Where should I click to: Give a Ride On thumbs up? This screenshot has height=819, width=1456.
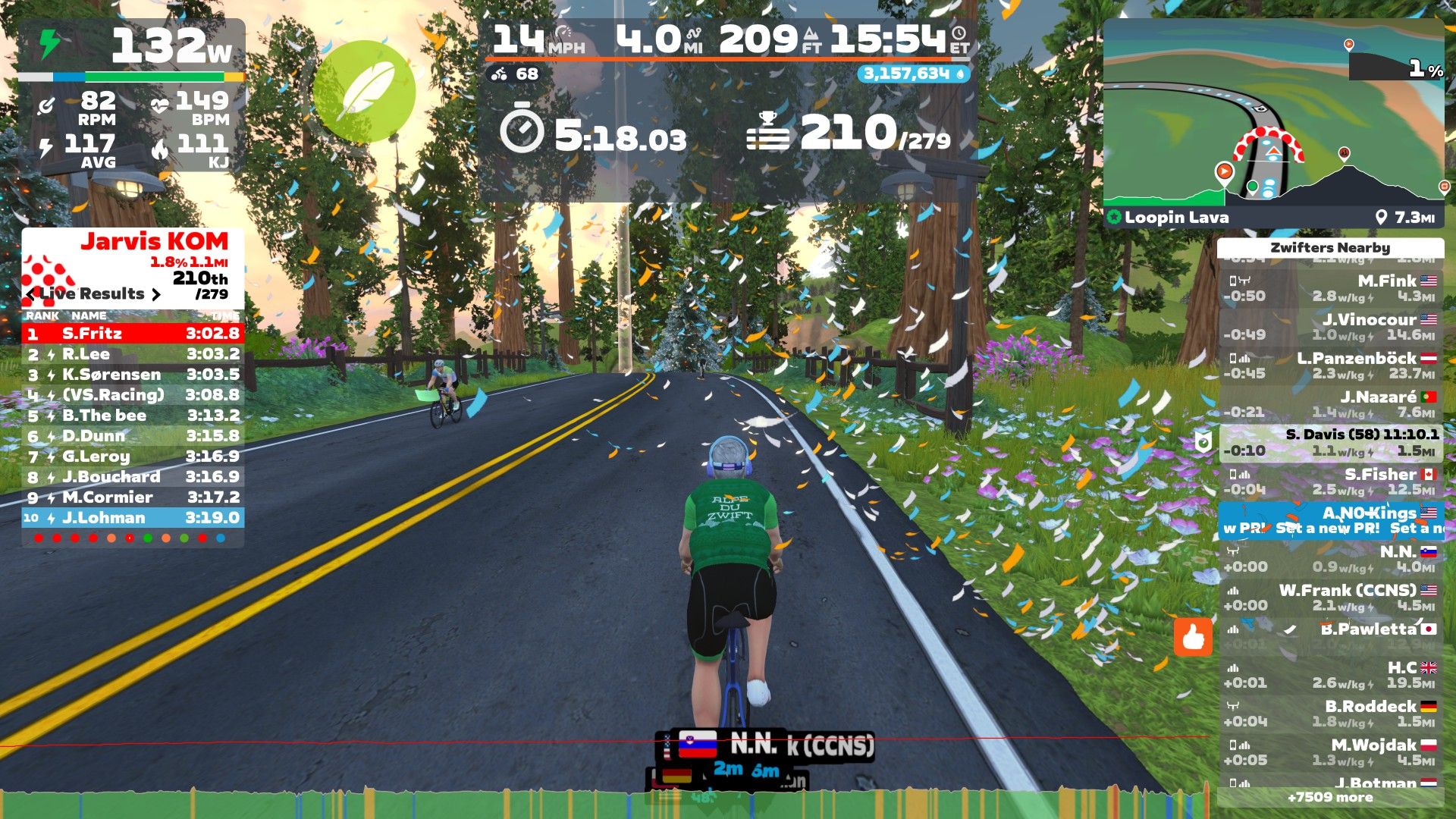pyautogui.click(x=1193, y=637)
